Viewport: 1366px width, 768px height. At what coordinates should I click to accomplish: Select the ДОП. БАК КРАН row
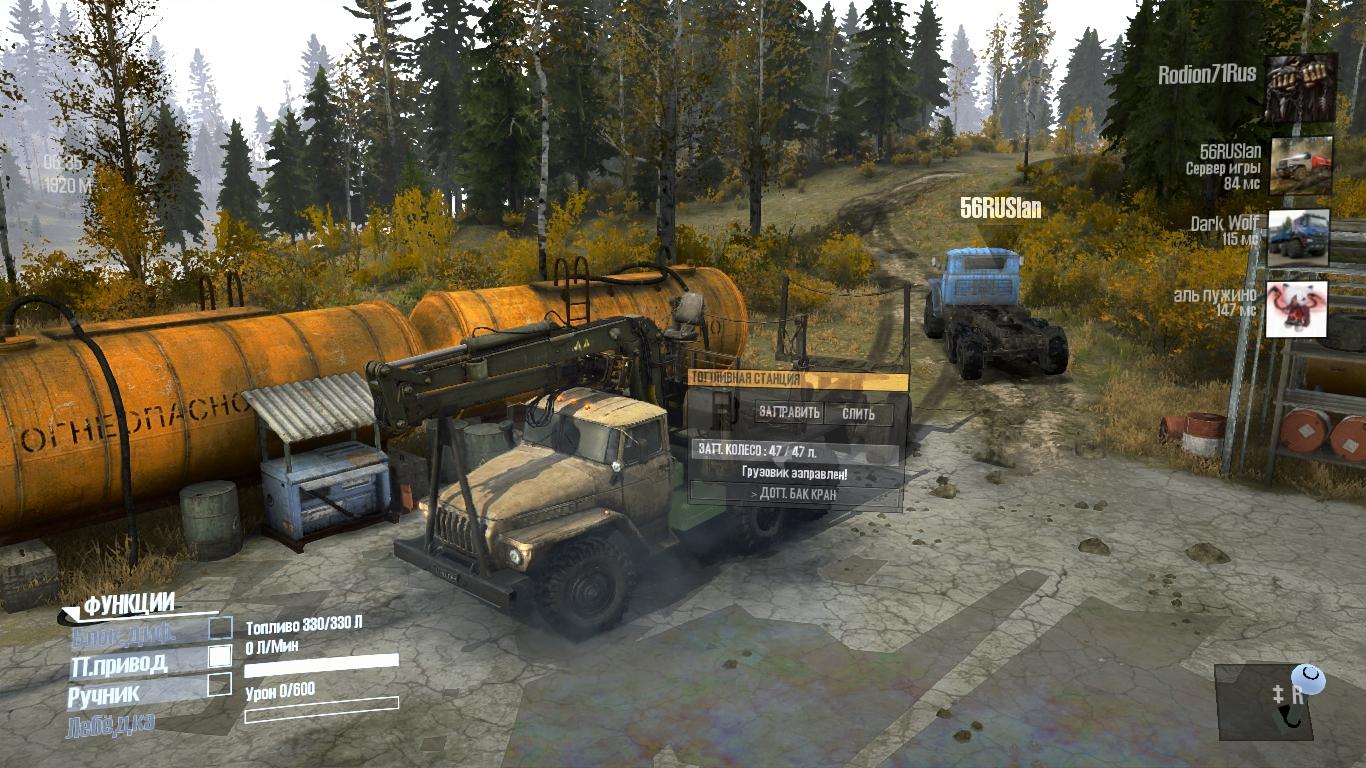[794, 493]
